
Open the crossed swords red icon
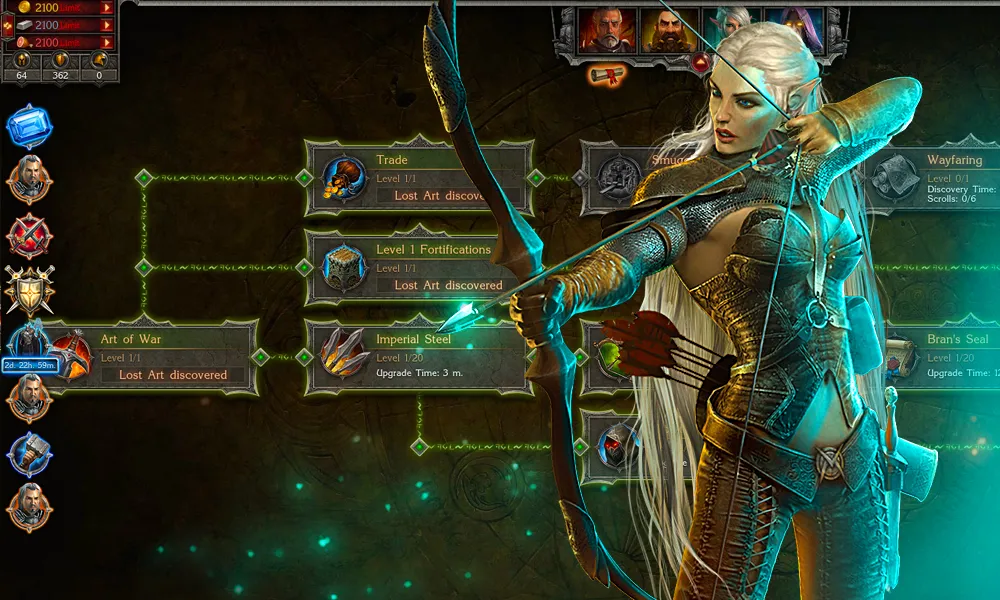[x=28, y=237]
